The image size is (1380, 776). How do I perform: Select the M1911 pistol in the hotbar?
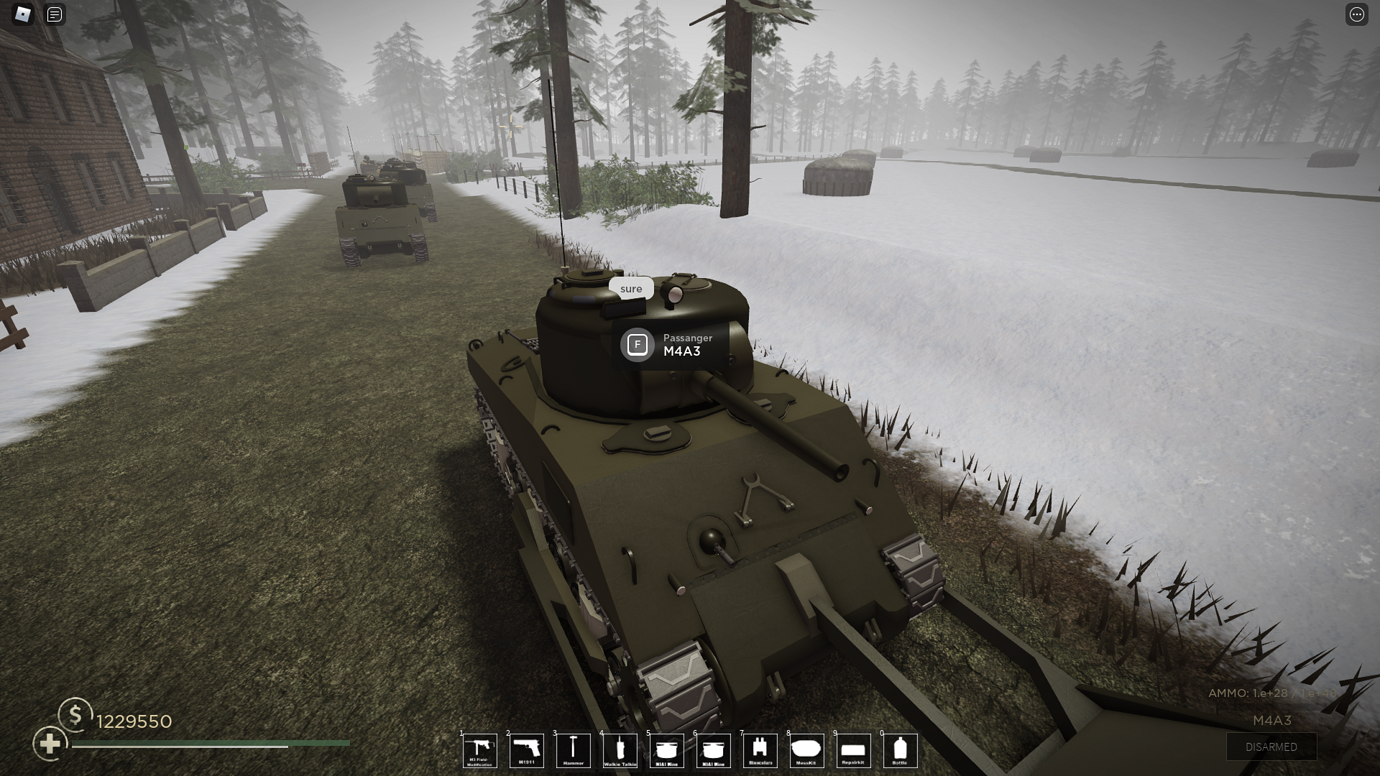click(x=527, y=750)
